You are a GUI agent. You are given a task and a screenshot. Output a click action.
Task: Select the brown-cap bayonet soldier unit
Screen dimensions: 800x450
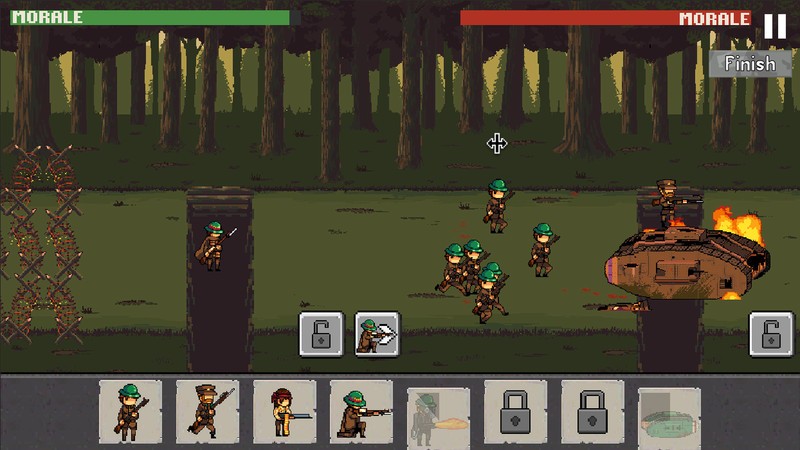pyautogui.click(x=208, y=411)
